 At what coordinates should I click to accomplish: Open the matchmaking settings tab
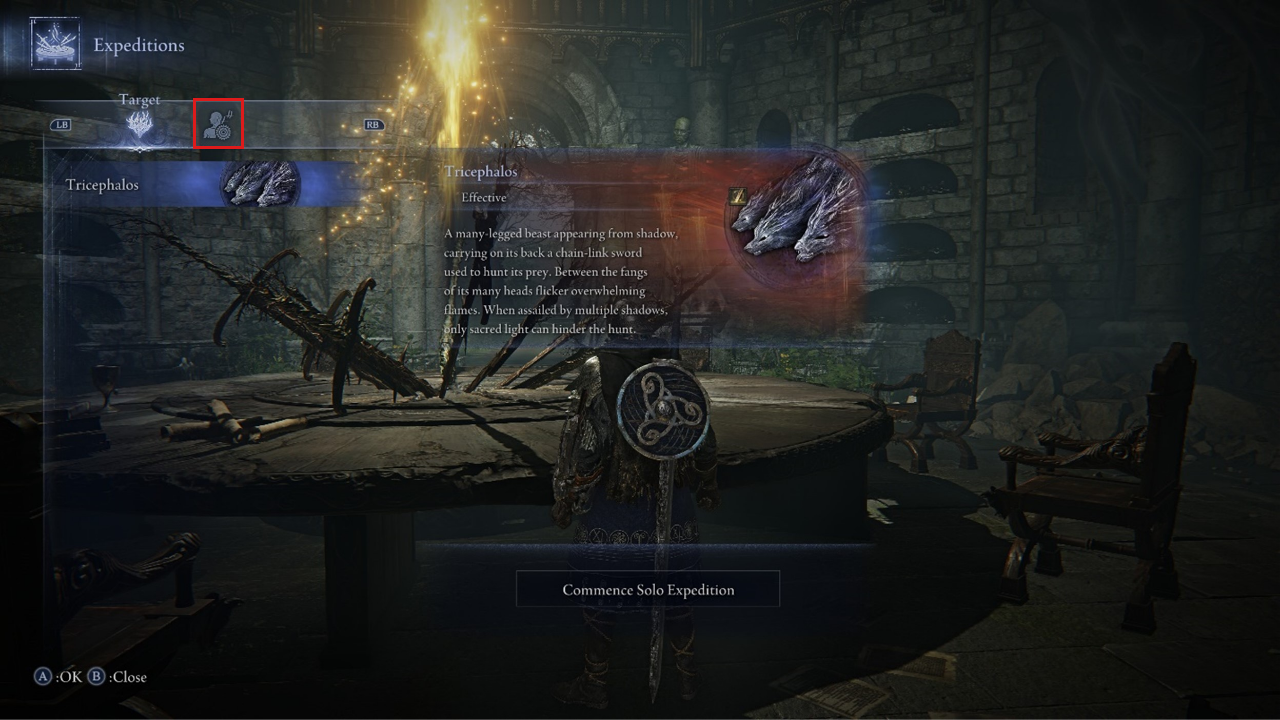click(218, 124)
